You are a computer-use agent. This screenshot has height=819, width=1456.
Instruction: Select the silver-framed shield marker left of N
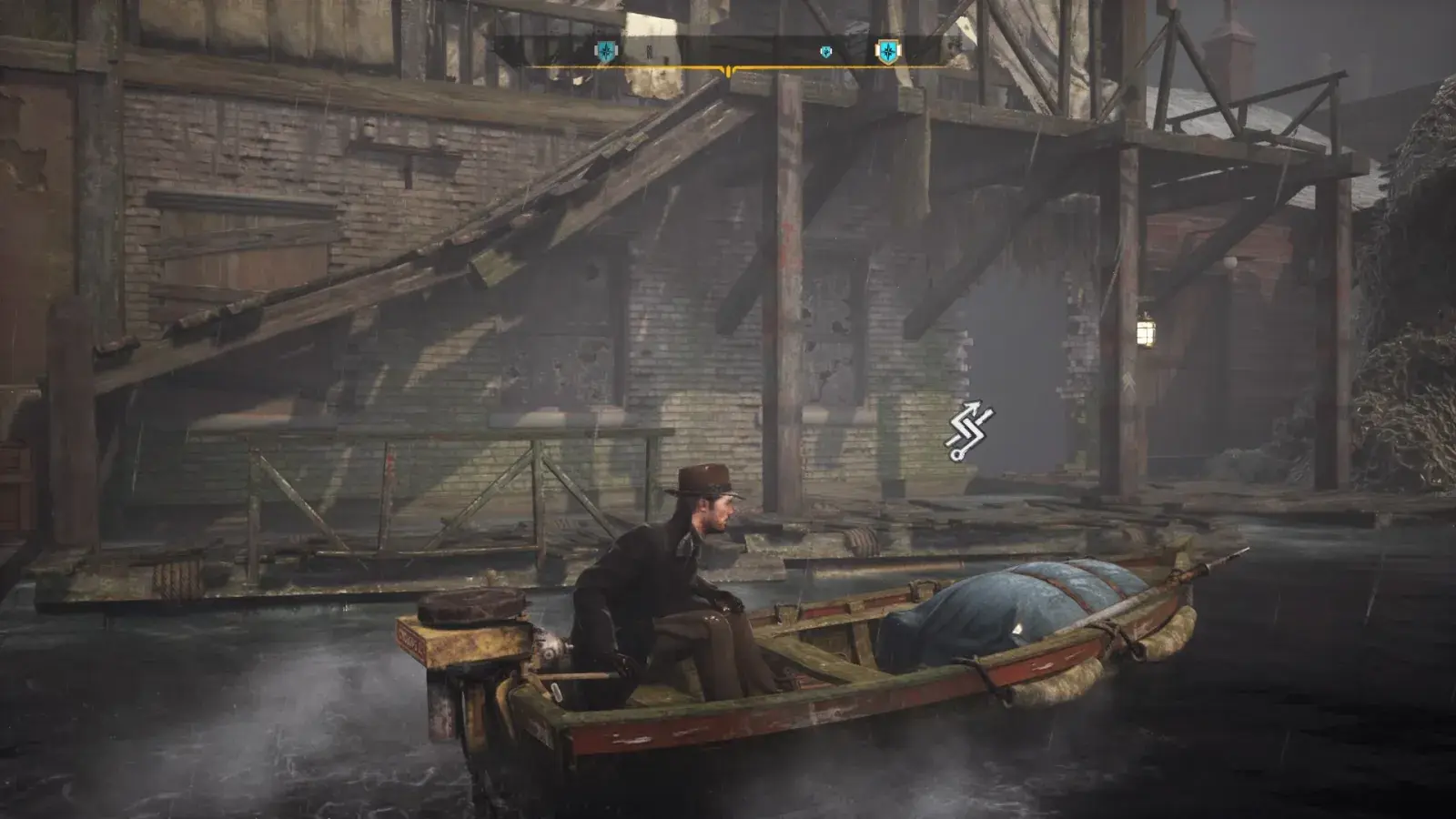[605, 52]
